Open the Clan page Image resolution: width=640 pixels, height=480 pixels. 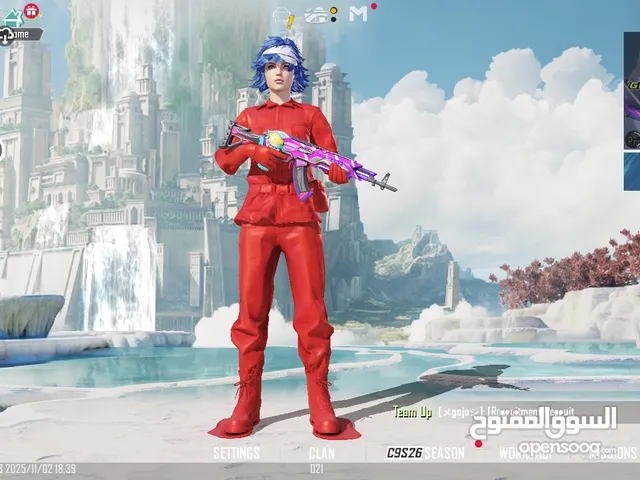(x=321, y=453)
